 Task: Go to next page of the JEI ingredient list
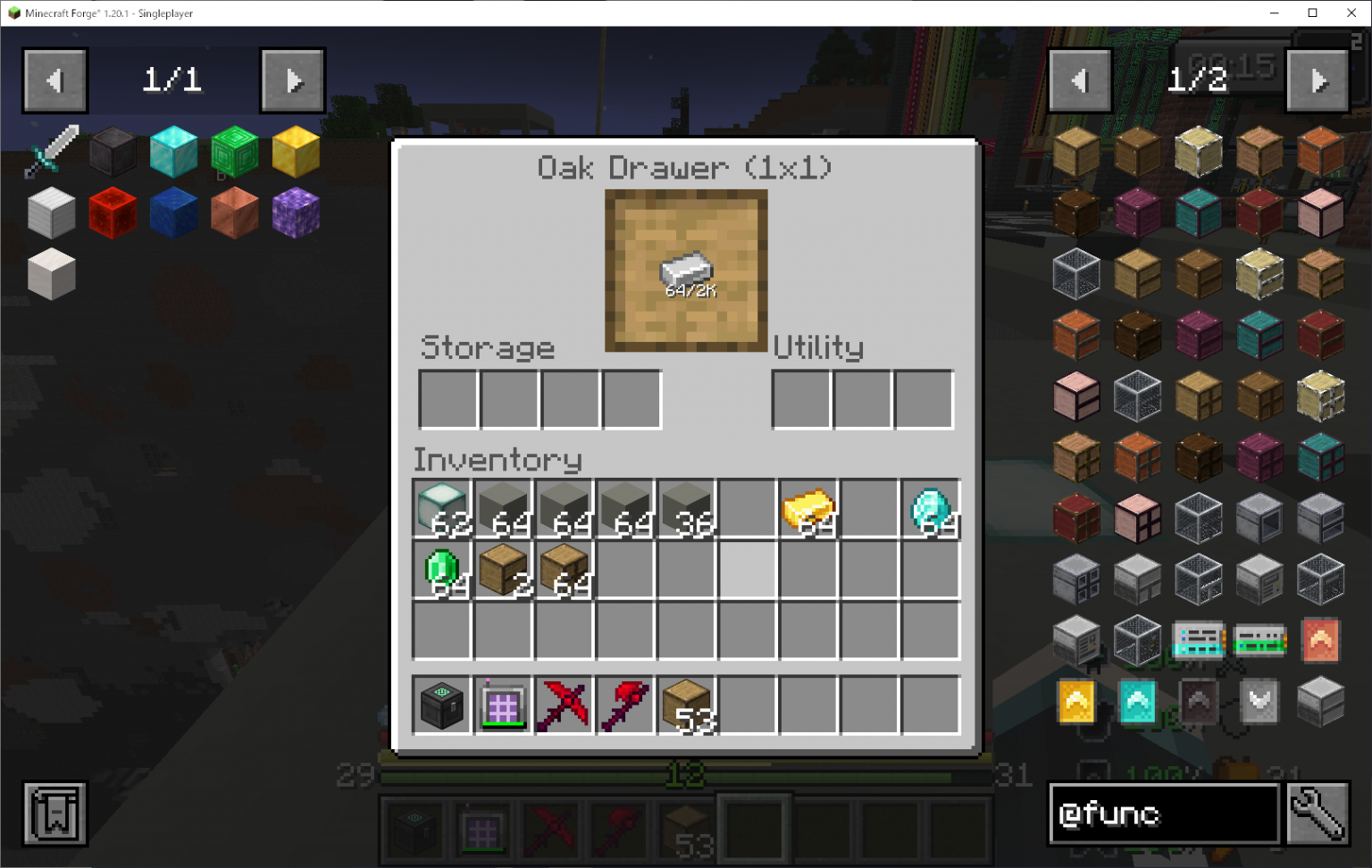(1319, 80)
